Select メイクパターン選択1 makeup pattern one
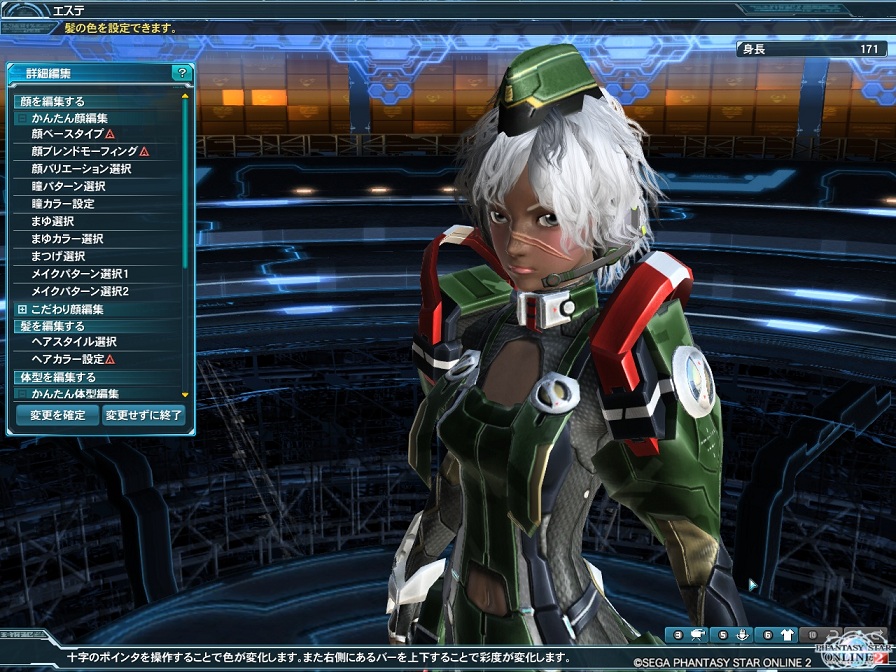Viewport: 896px width, 672px height. coord(80,274)
